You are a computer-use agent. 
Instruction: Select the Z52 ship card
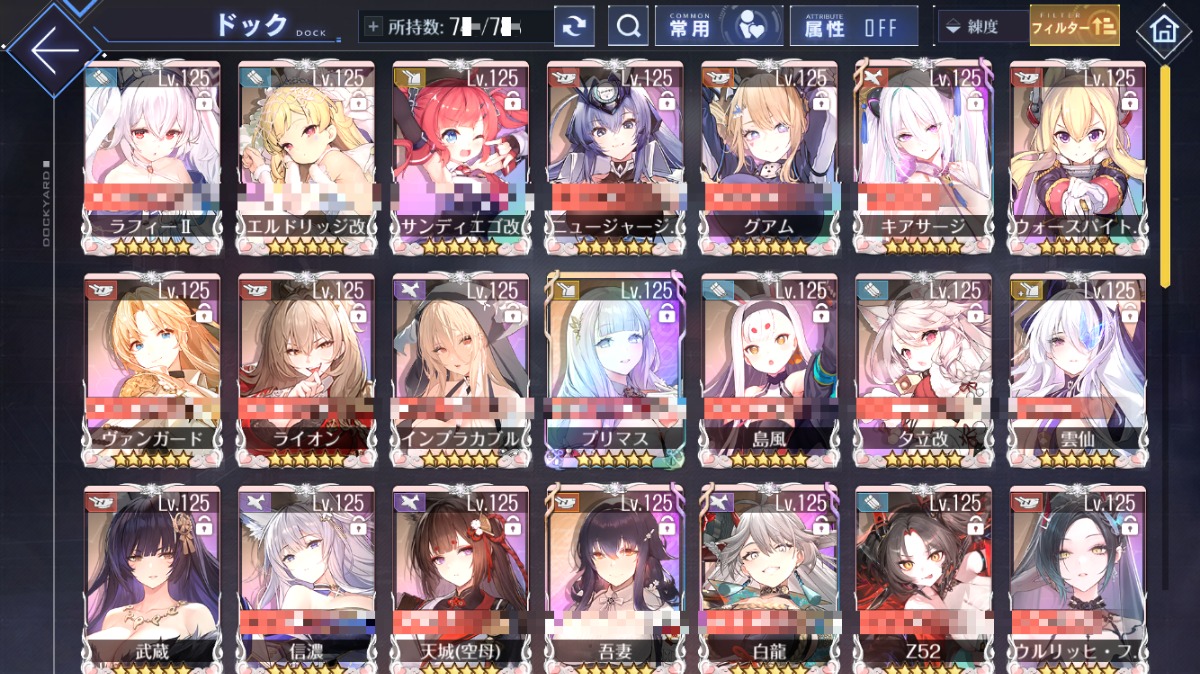pyautogui.click(x=923, y=577)
